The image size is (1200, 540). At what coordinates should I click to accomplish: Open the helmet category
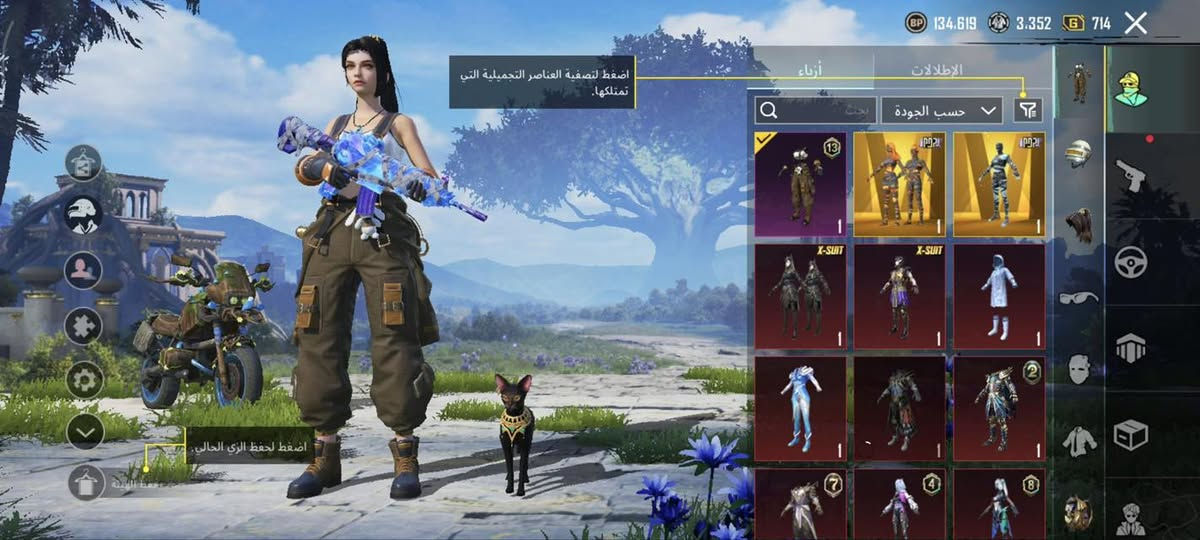1079,153
